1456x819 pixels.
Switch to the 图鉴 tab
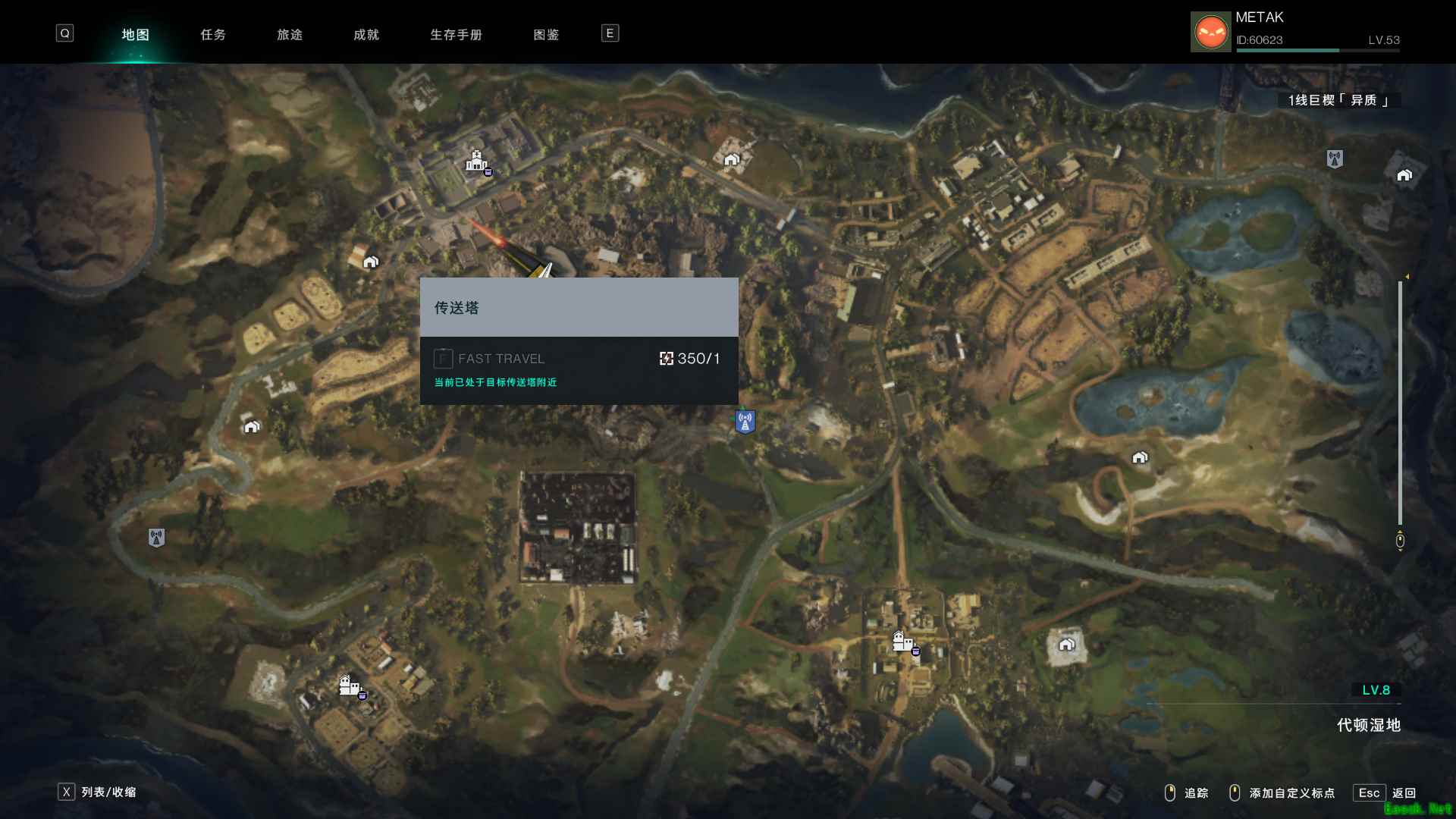[546, 35]
